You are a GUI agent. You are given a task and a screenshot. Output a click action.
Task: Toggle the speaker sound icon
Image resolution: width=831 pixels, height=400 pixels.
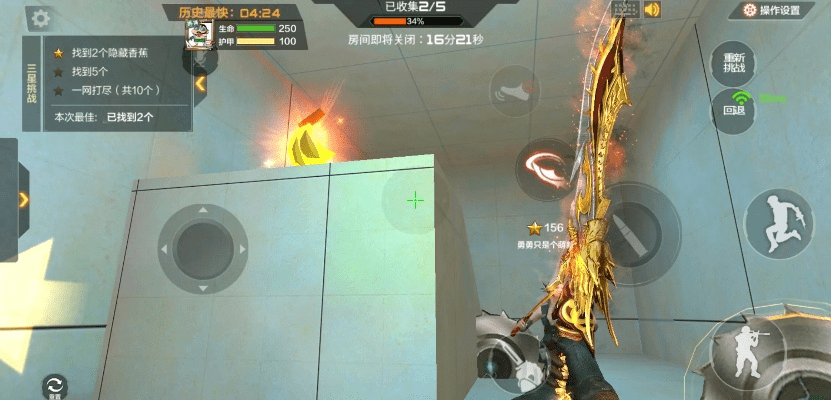(x=653, y=10)
